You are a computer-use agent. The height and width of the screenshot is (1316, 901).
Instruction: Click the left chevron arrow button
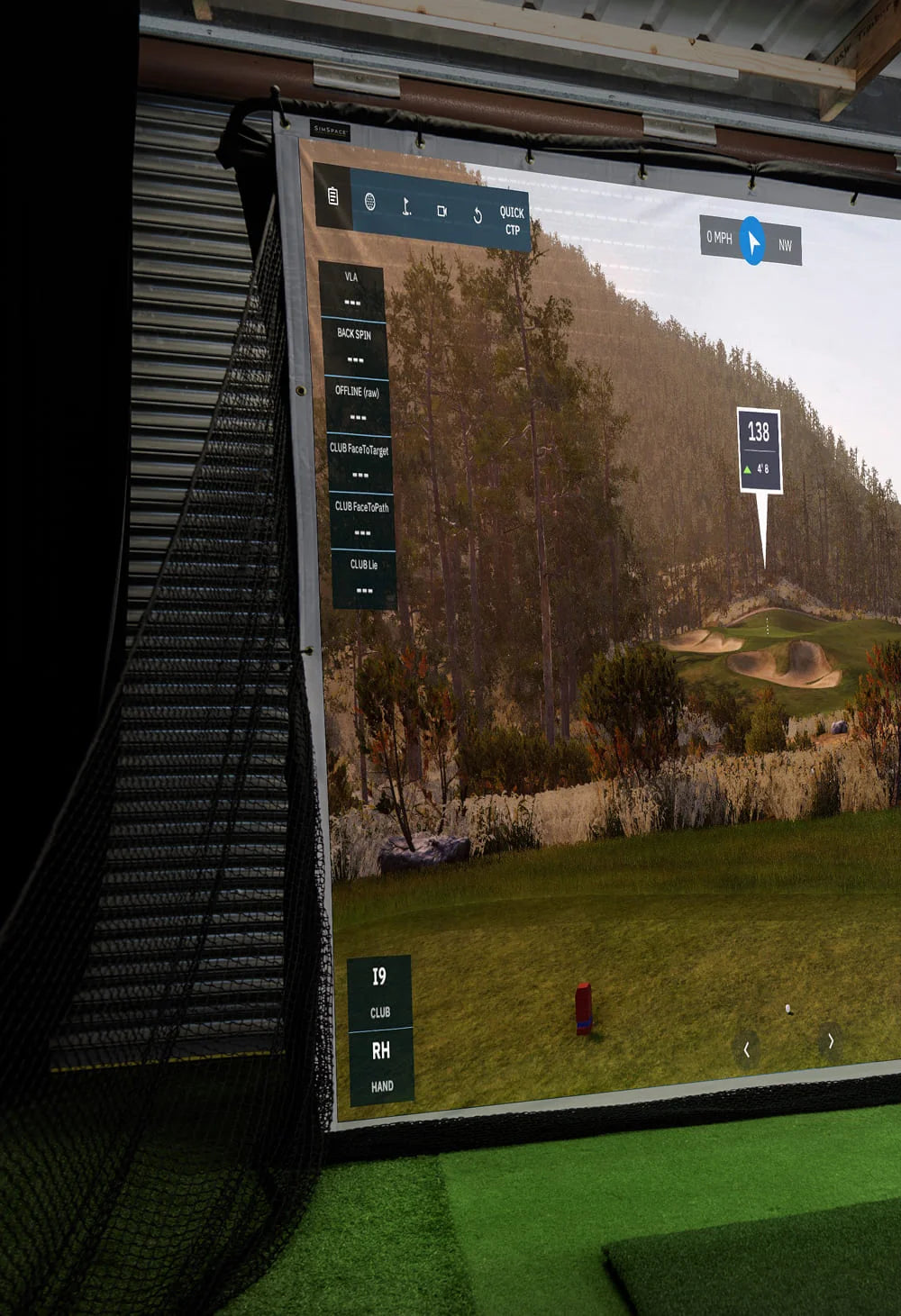point(746,1049)
